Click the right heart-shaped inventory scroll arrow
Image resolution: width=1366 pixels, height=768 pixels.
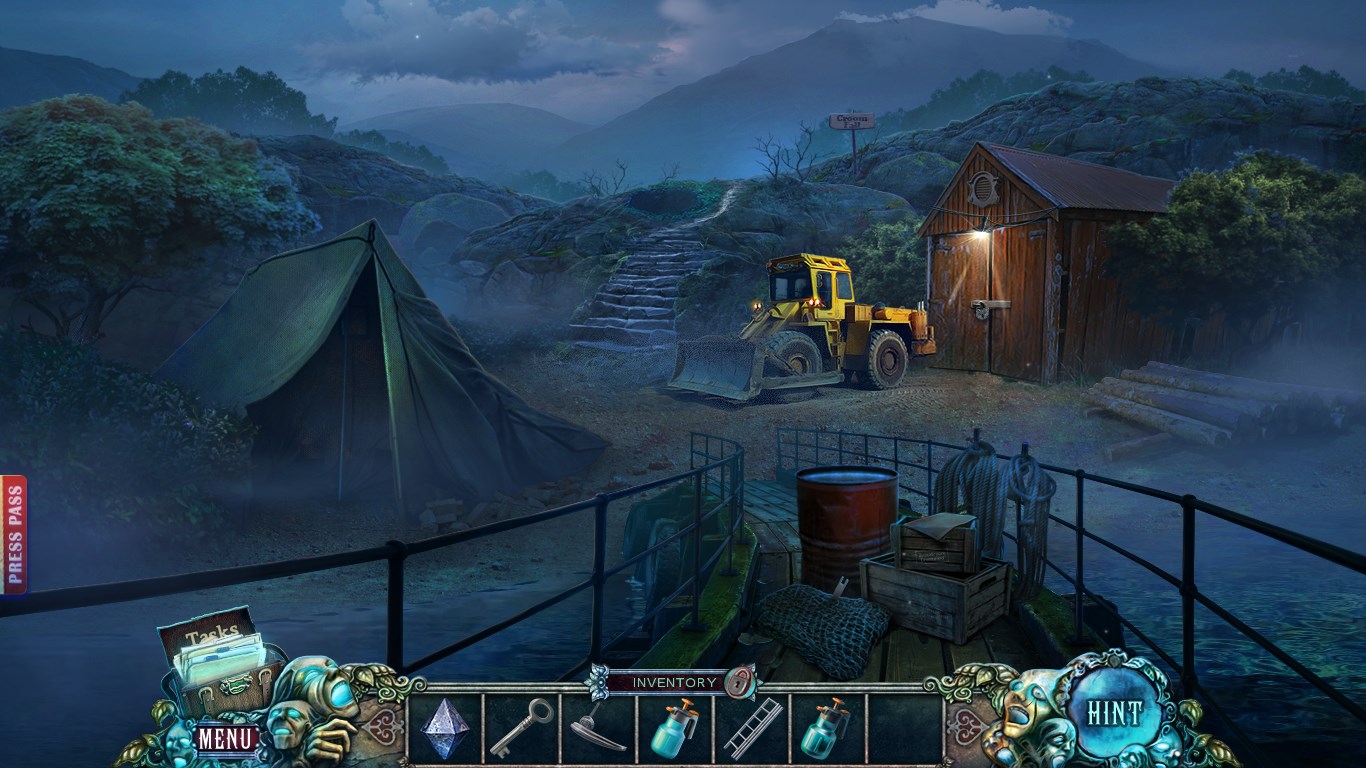click(967, 726)
